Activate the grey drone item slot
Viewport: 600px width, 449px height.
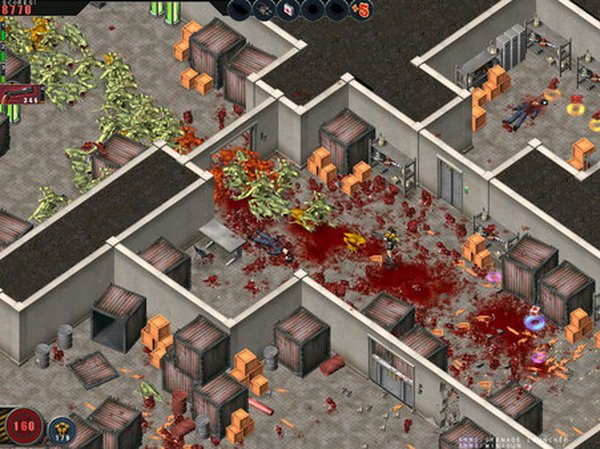click(x=265, y=10)
